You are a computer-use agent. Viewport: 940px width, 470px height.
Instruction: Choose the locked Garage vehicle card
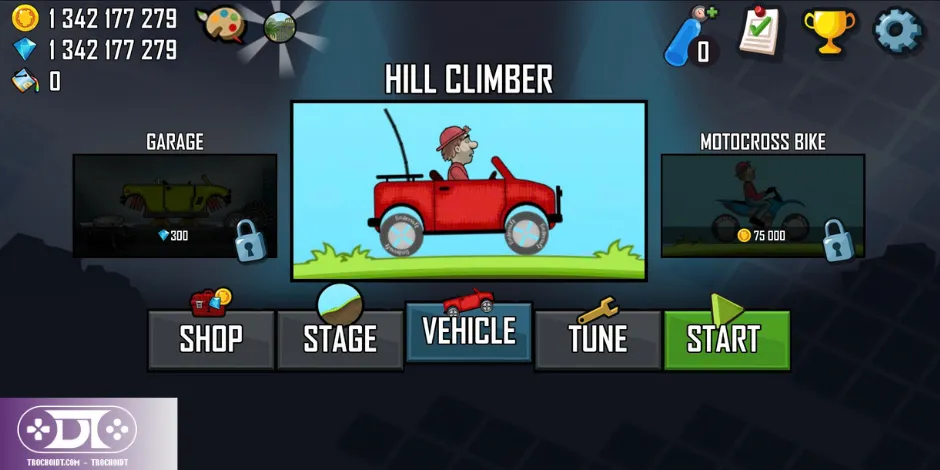pos(175,205)
